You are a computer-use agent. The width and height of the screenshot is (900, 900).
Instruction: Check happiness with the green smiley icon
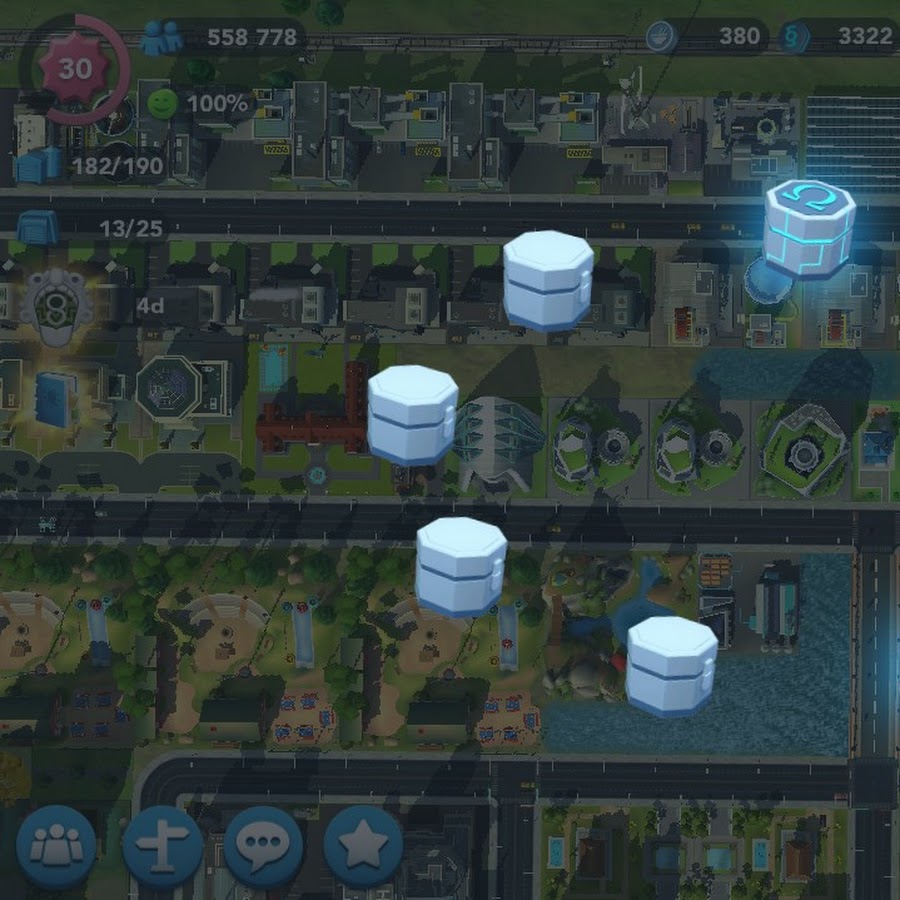tap(161, 103)
